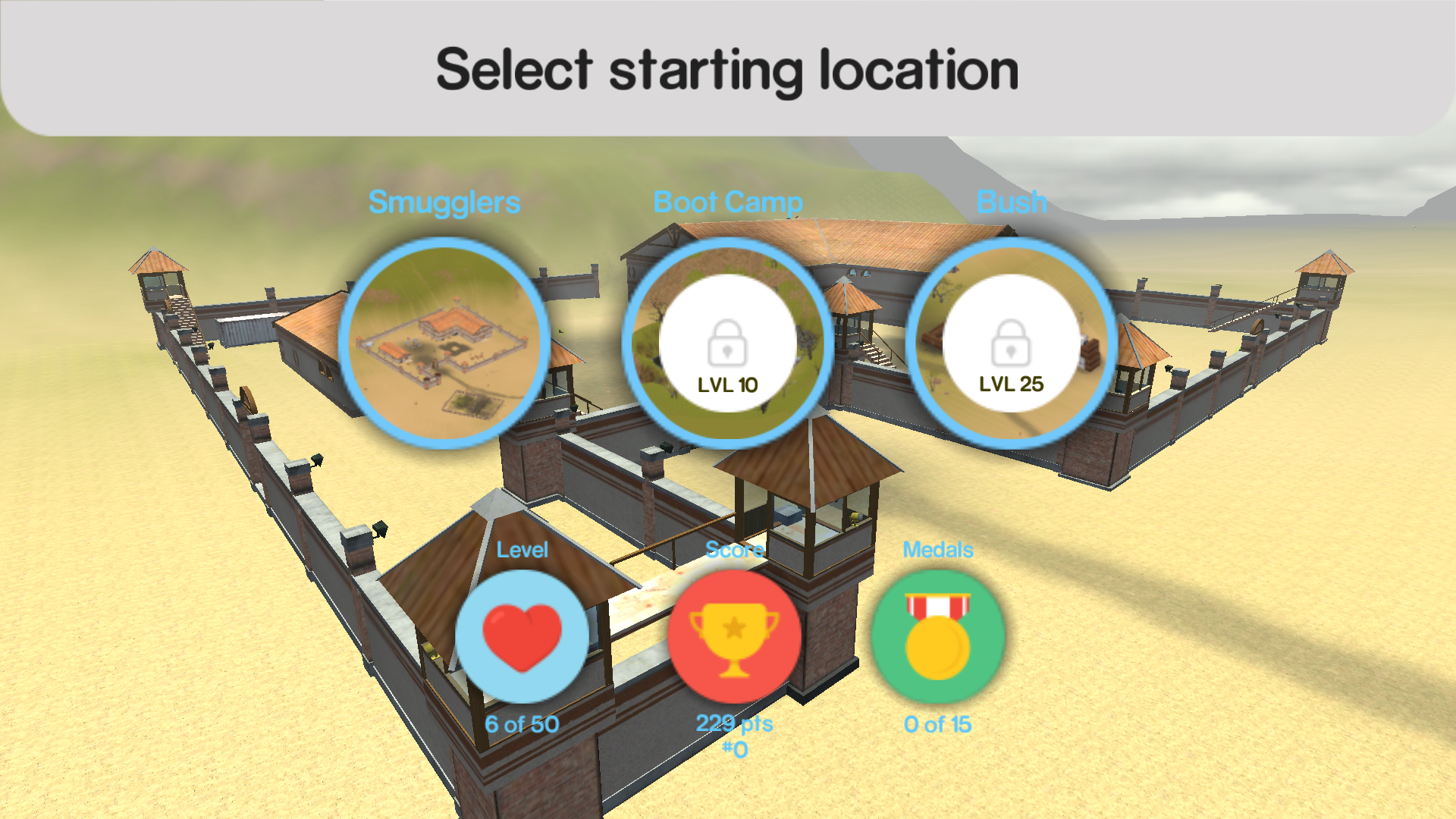Click the '6 of 50' level progress text
1456x819 pixels.
[x=521, y=724]
